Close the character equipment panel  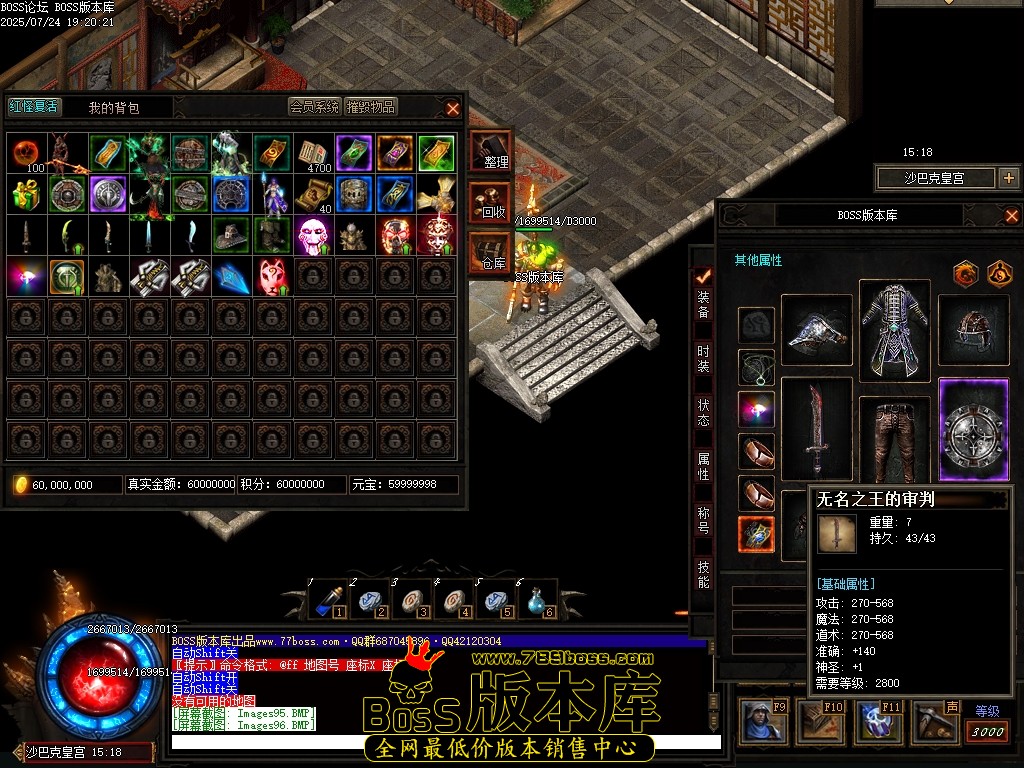tap(1011, 215)
